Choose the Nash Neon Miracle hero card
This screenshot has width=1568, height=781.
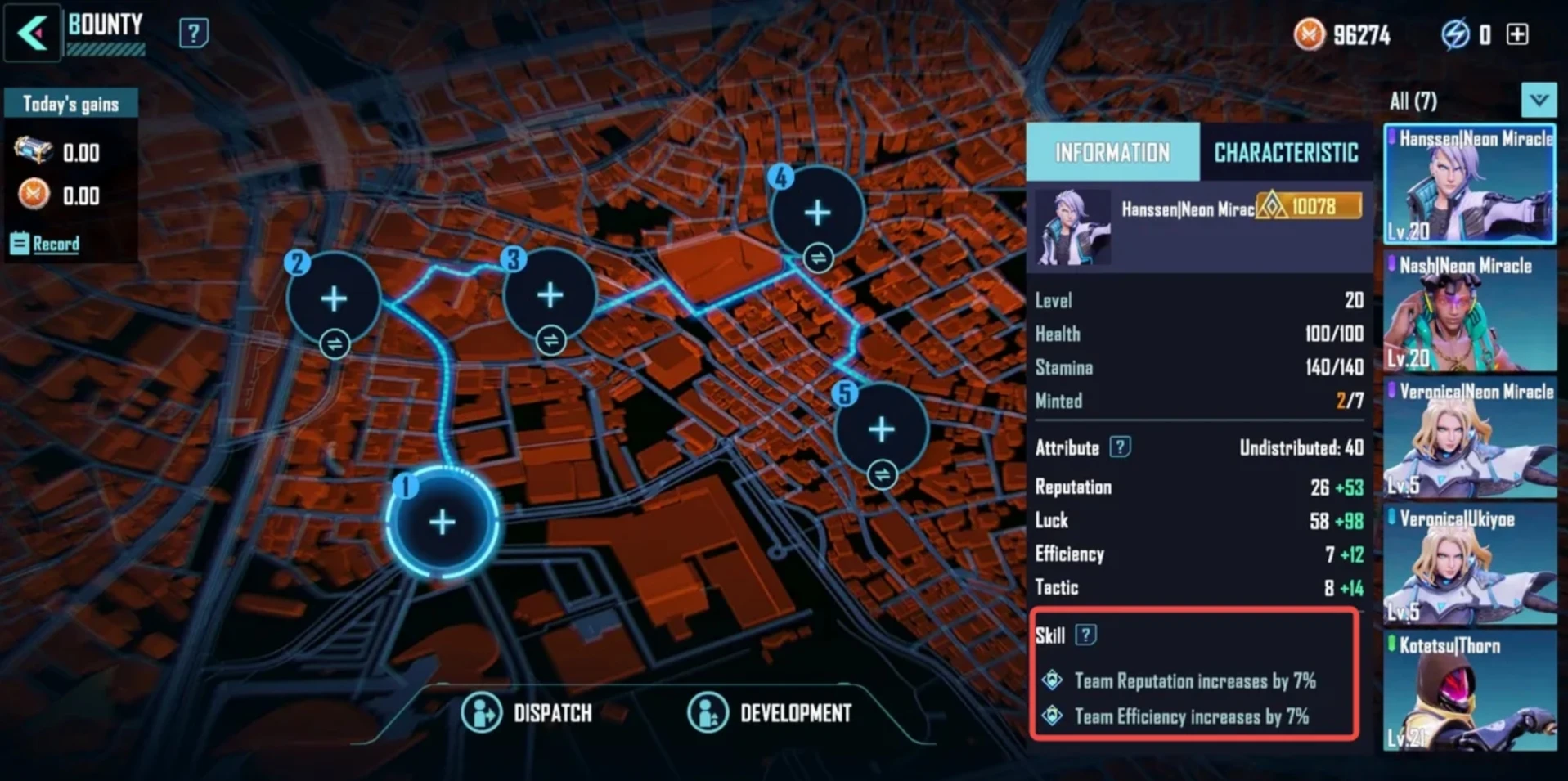1469,312
